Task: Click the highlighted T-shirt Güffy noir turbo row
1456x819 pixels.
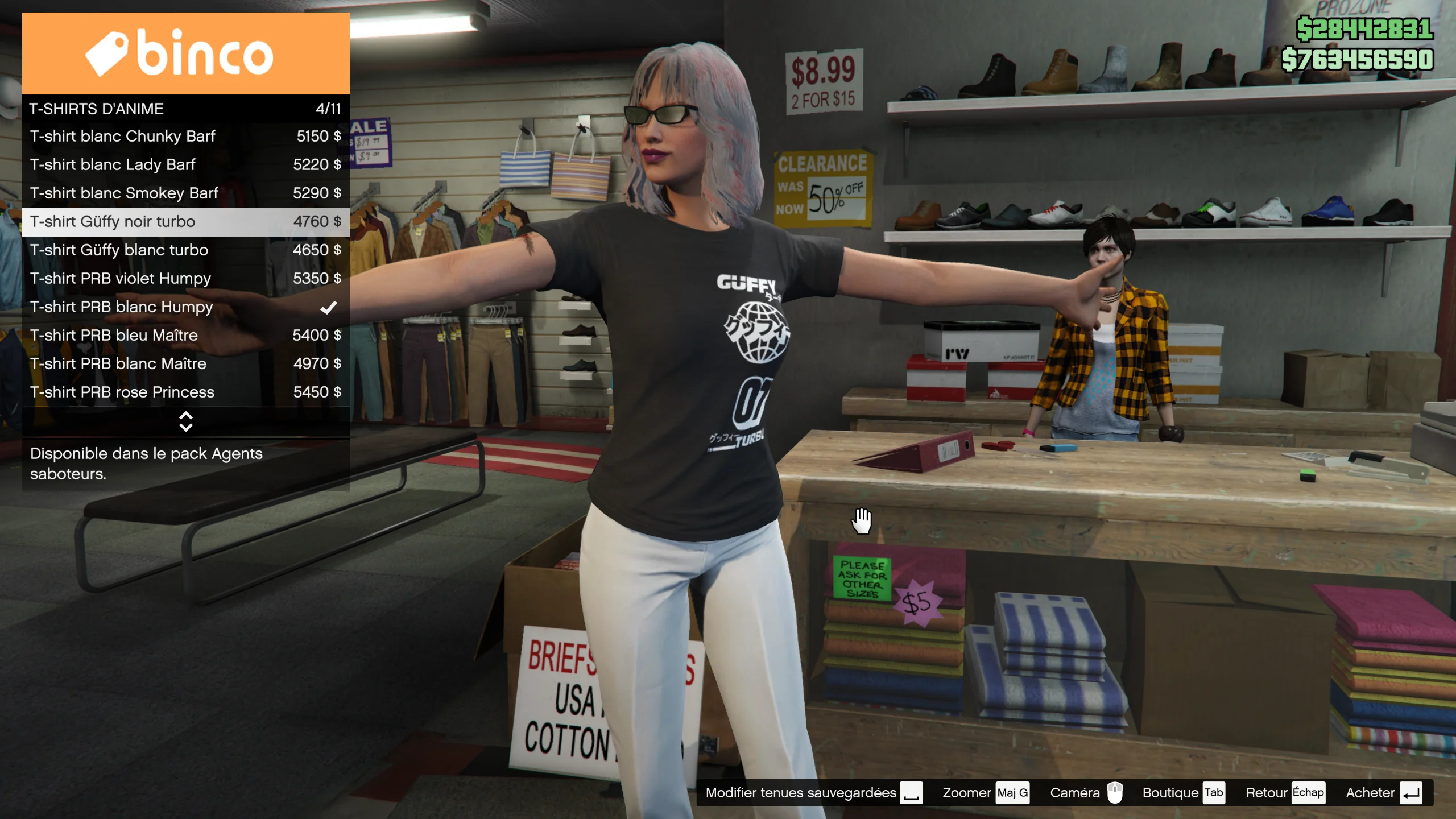Action: pos(185,222)
